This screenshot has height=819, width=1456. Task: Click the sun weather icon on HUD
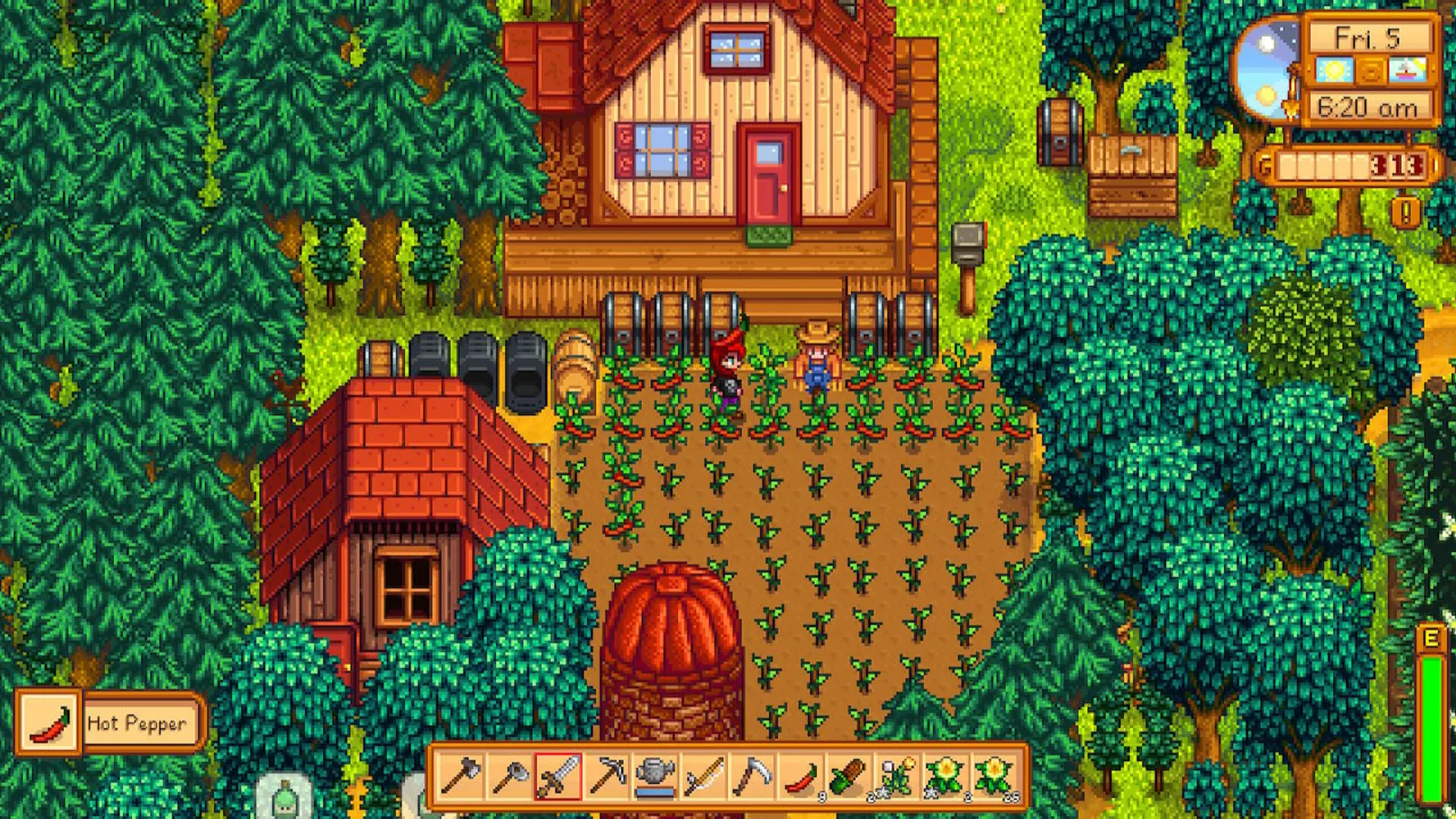[x=1333, y=70]
